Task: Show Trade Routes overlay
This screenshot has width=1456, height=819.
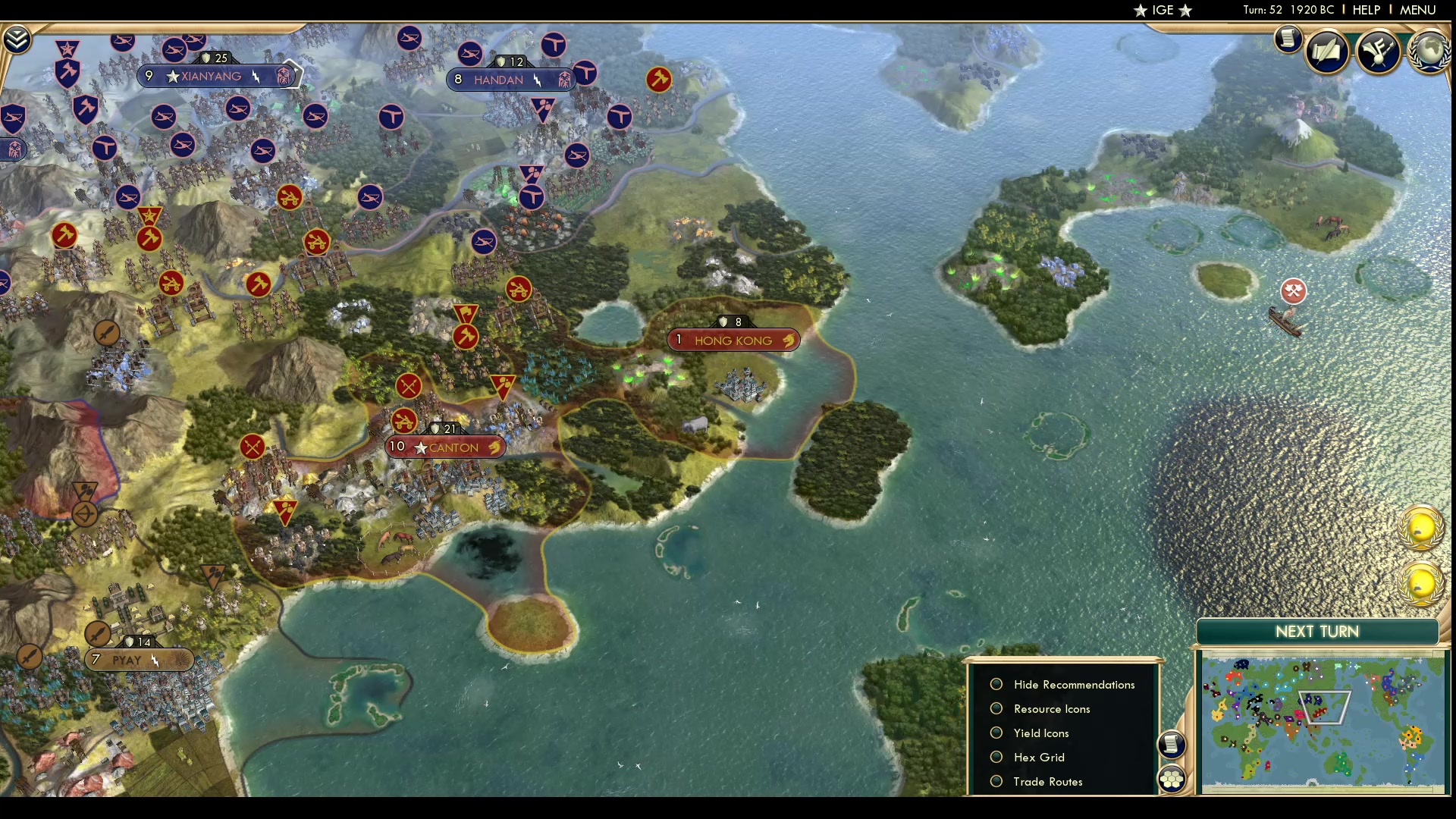Action: point(996,781)
